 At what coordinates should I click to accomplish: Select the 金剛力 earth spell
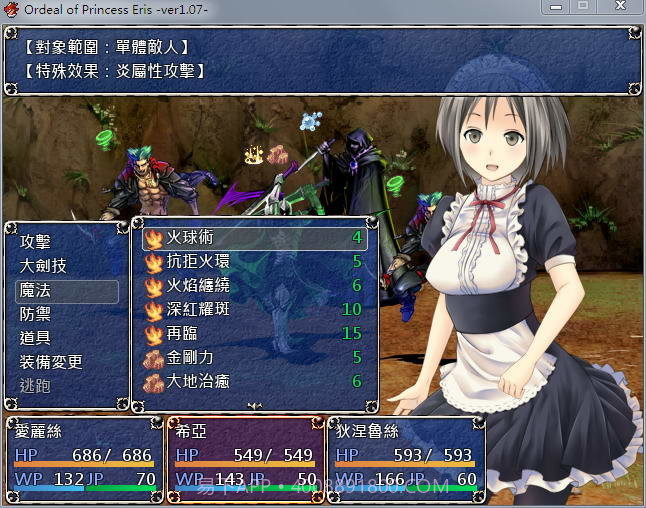click(x=254, y=358)
